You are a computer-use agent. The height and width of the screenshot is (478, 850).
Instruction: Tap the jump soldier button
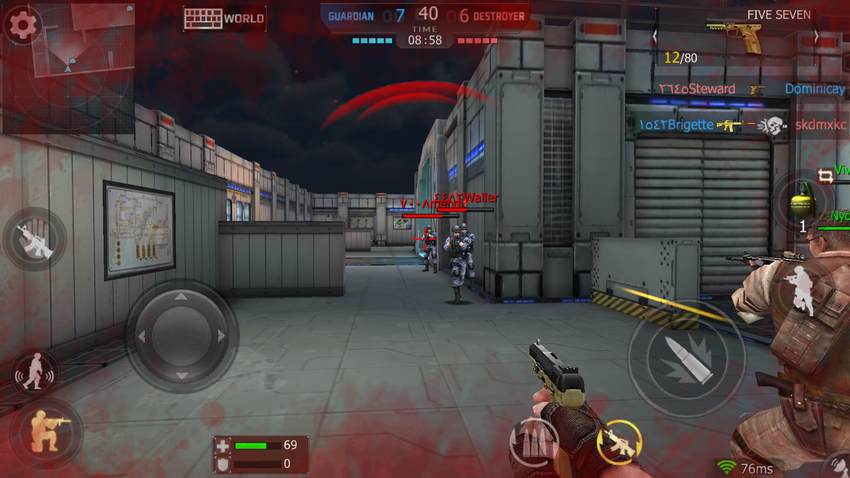coord(801,292)
